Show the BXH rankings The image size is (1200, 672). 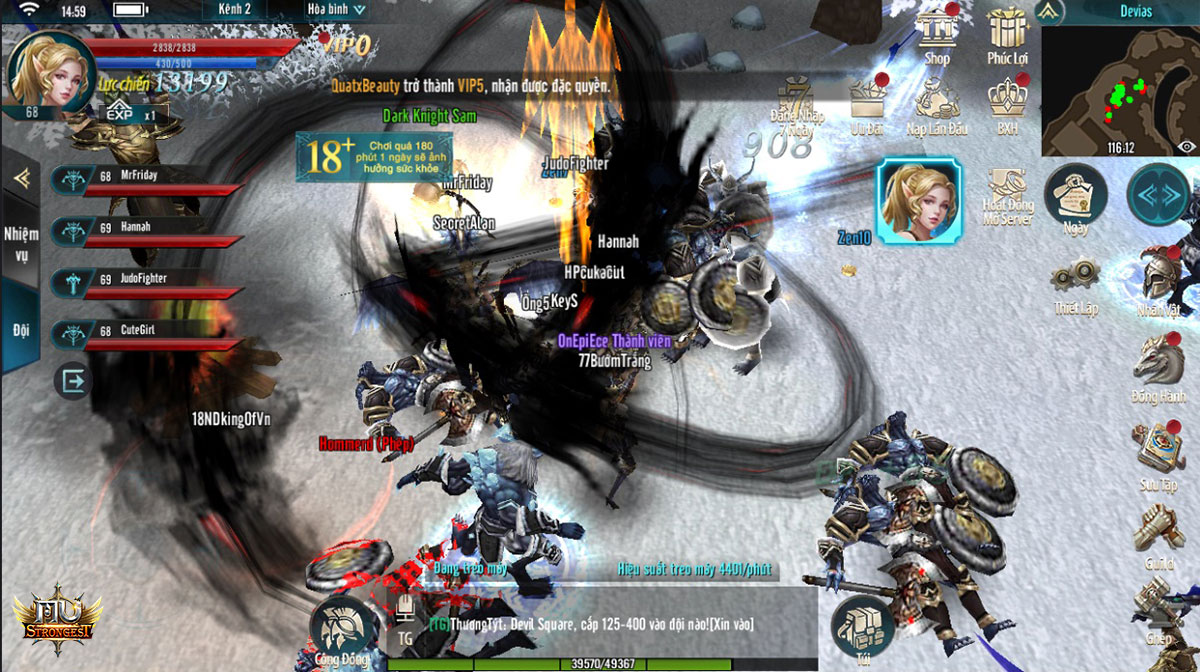pyautogui.click(x=1007, y=102)
